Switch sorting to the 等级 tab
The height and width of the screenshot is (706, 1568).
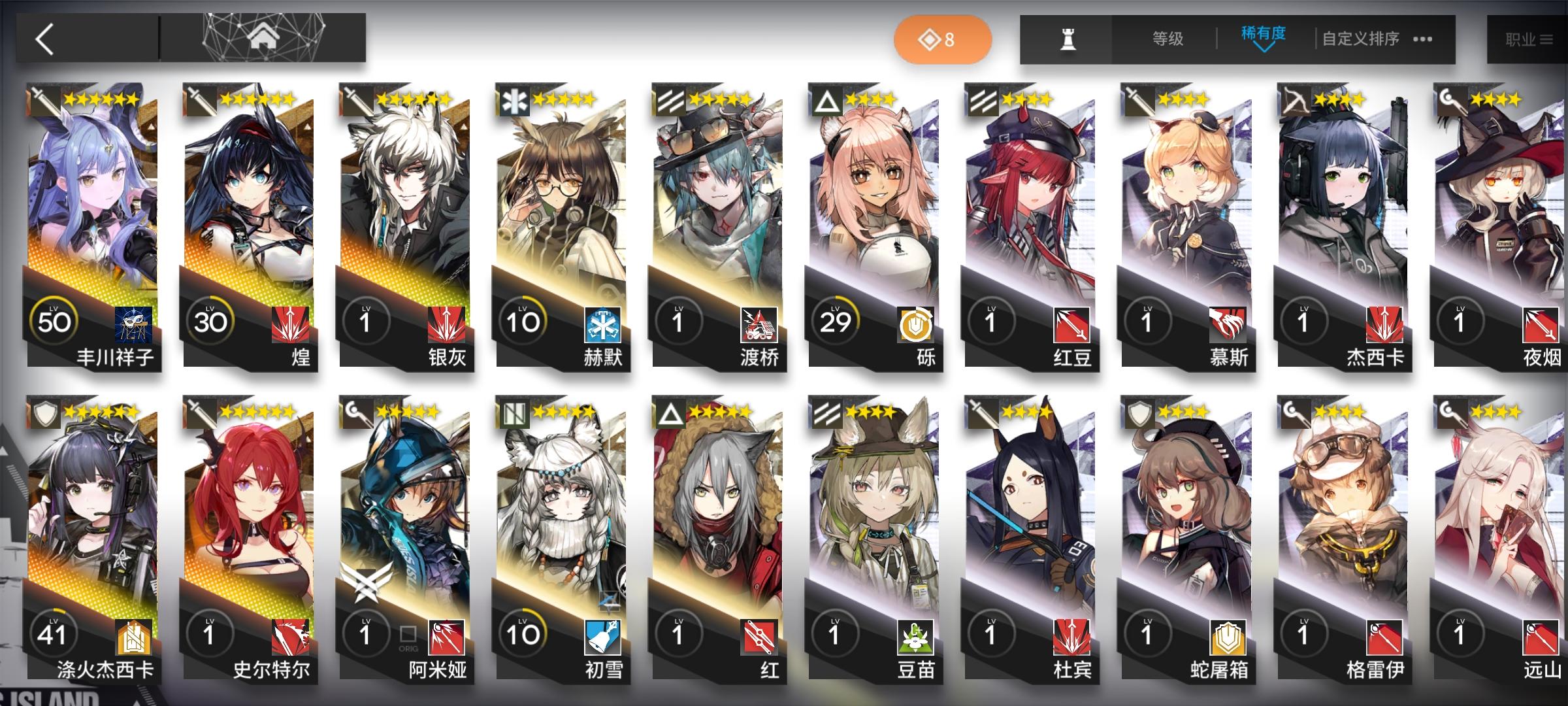1168,38
